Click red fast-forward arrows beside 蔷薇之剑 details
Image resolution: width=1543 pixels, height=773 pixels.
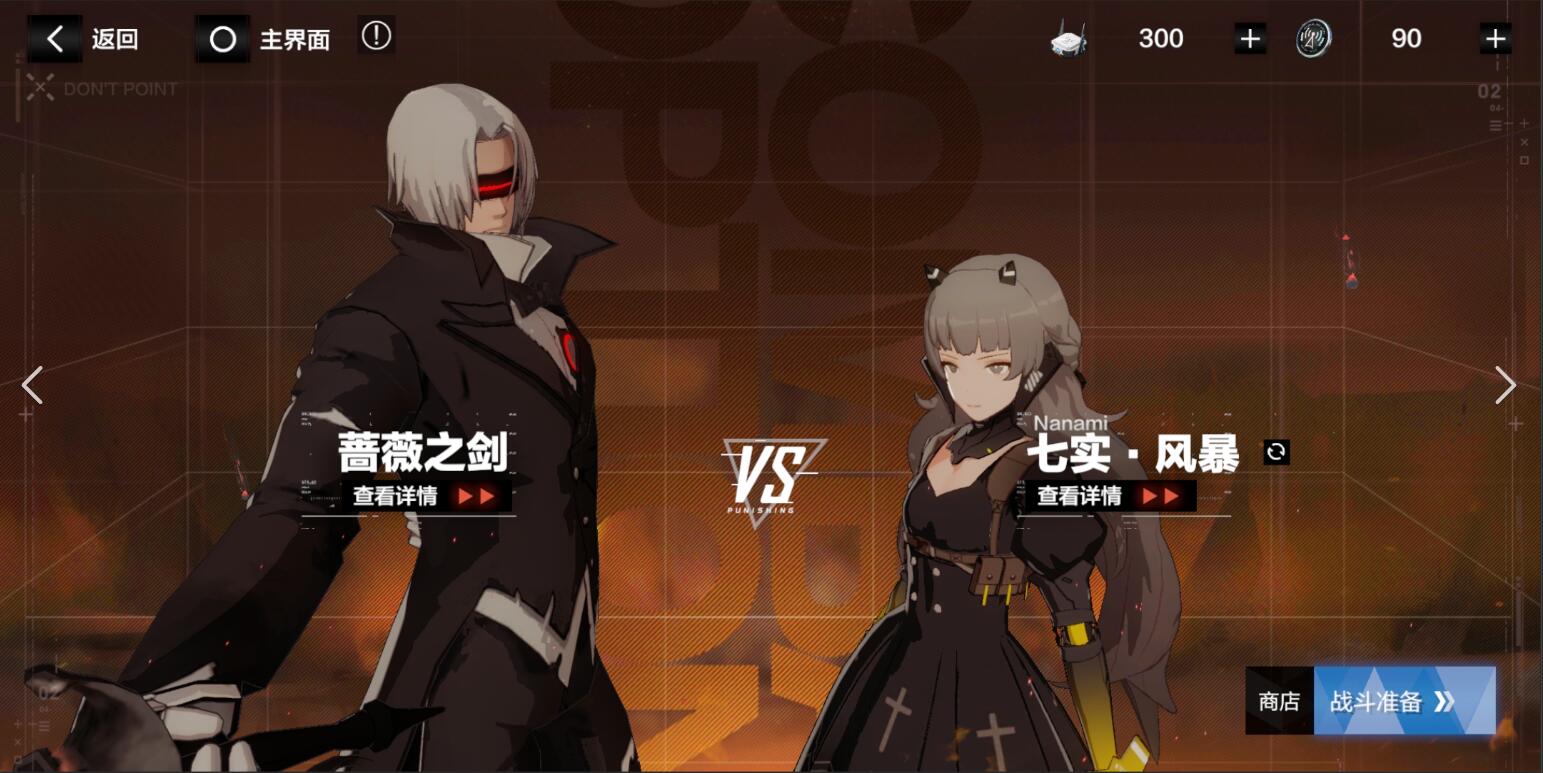478,494
